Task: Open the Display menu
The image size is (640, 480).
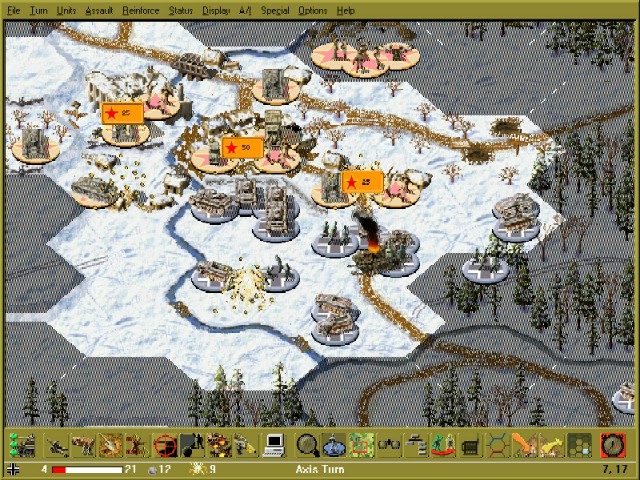Action: pyautogui.click(x=216, y=10)
